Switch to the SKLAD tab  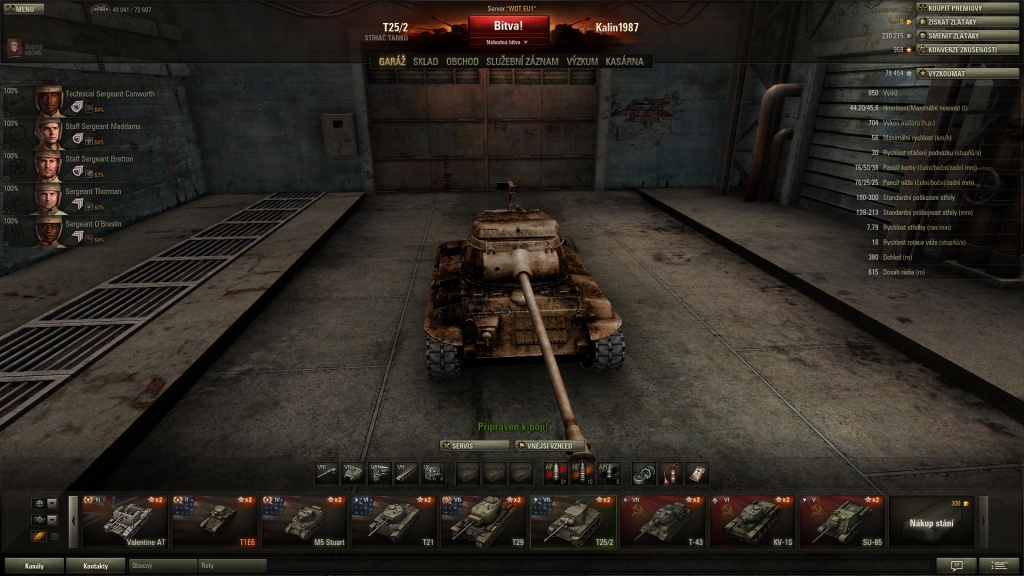tap(425, 61)
